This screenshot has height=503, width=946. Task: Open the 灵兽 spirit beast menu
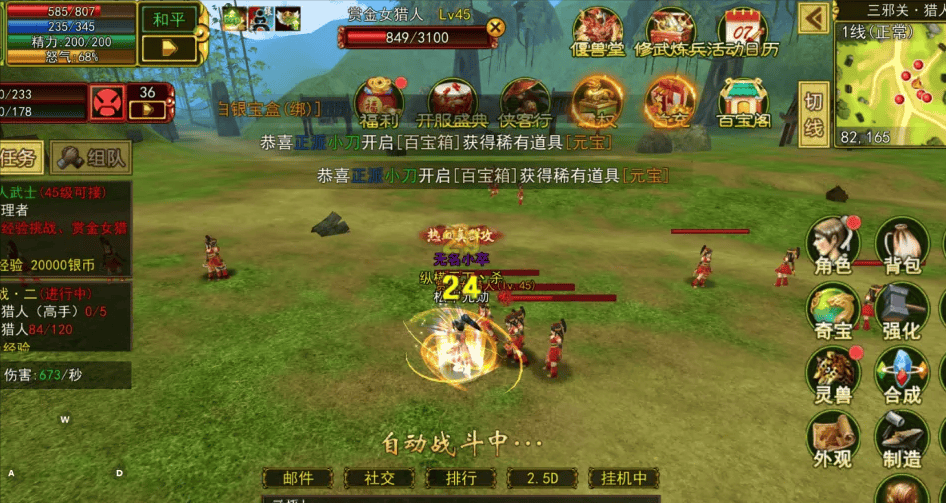(833, 375)
